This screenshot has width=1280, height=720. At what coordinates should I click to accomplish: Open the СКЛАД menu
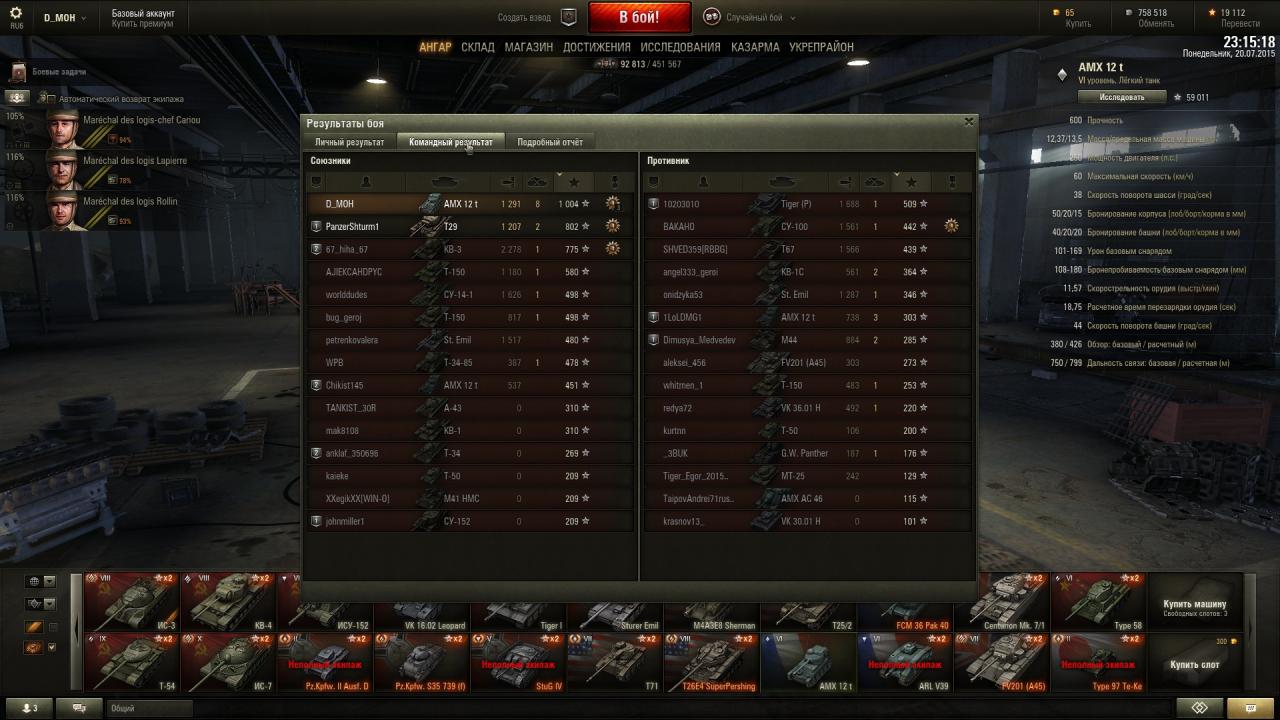[x=477, y=47]
